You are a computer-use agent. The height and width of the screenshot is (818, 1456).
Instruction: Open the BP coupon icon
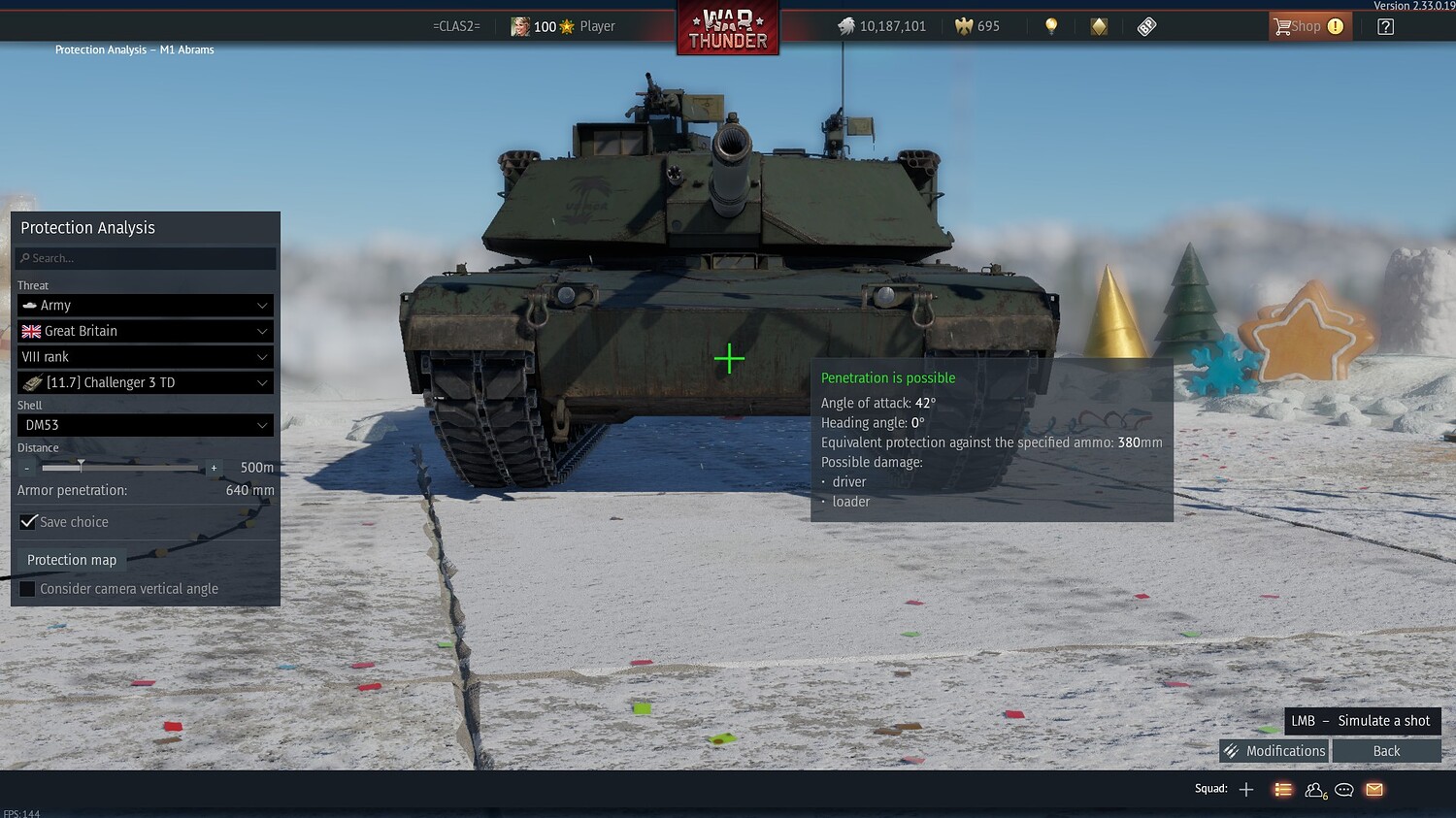point(1146,26)
